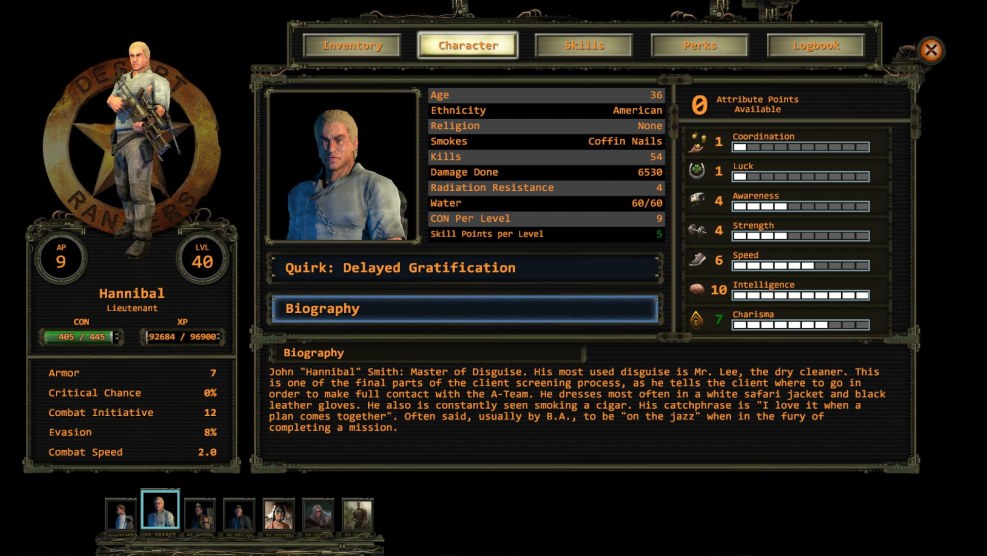Open the Logbook tab
Viewport: 987px width, 556px height.
[815, 46]
